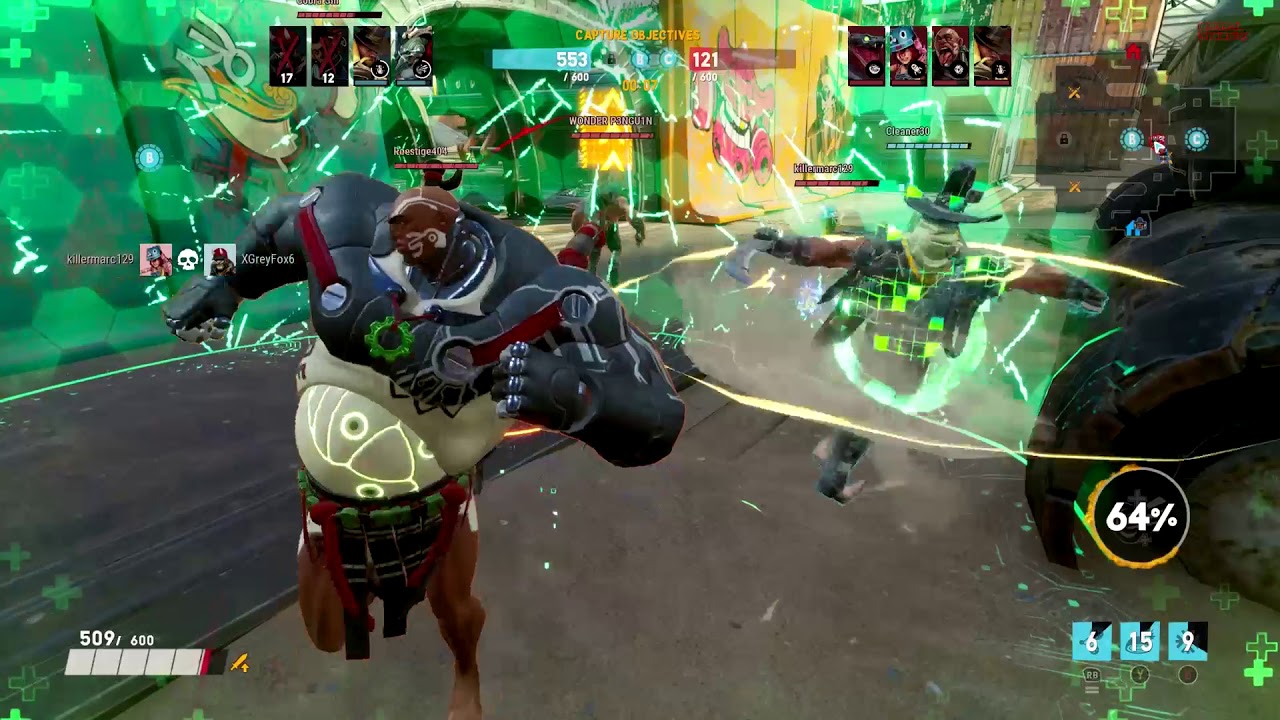1280x720 pixels.
Task: Pick the blue-haired enemy portrait
Action: coord(908,56)
